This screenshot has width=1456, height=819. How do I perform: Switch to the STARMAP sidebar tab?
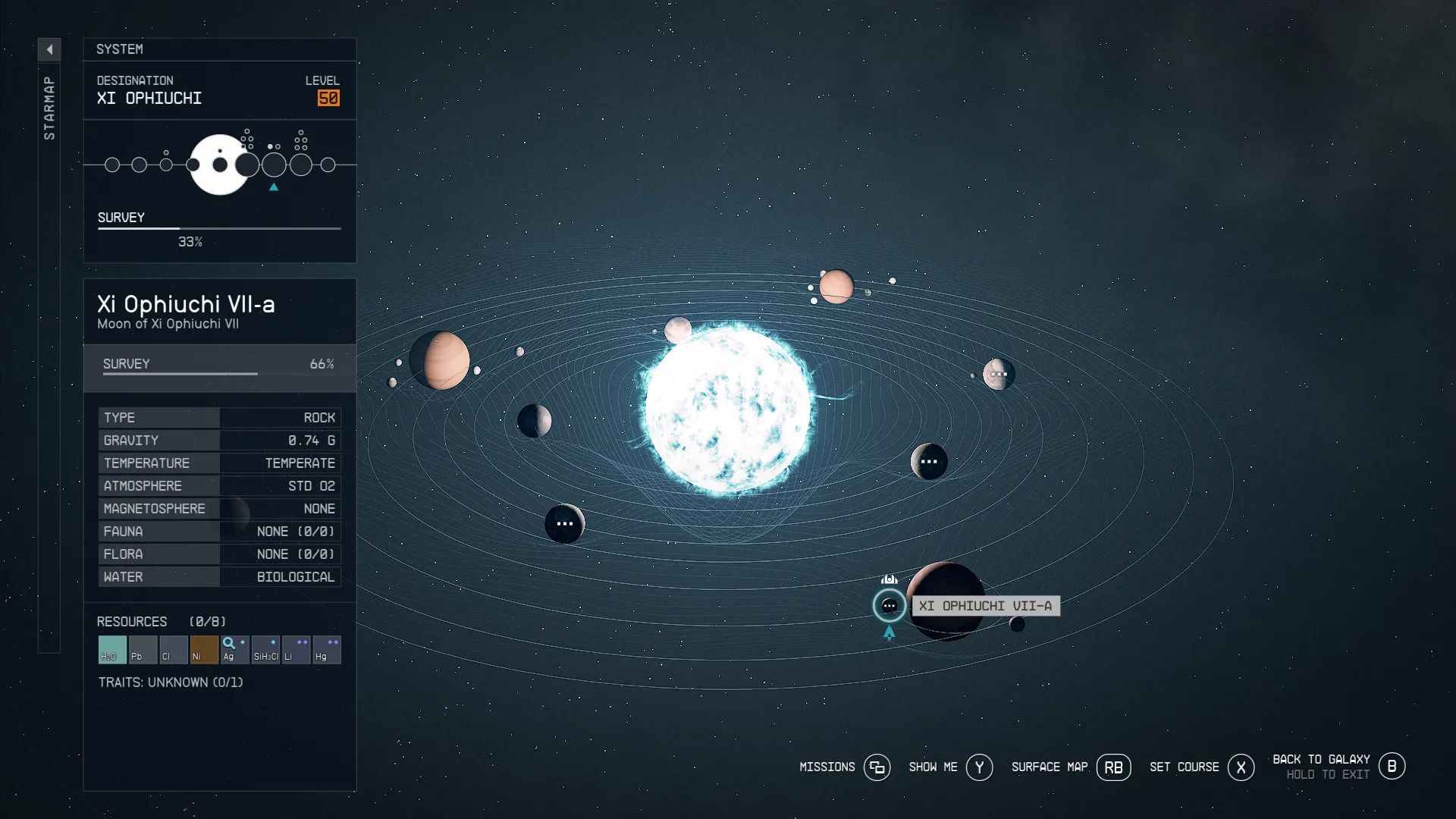tap(50, 106)
